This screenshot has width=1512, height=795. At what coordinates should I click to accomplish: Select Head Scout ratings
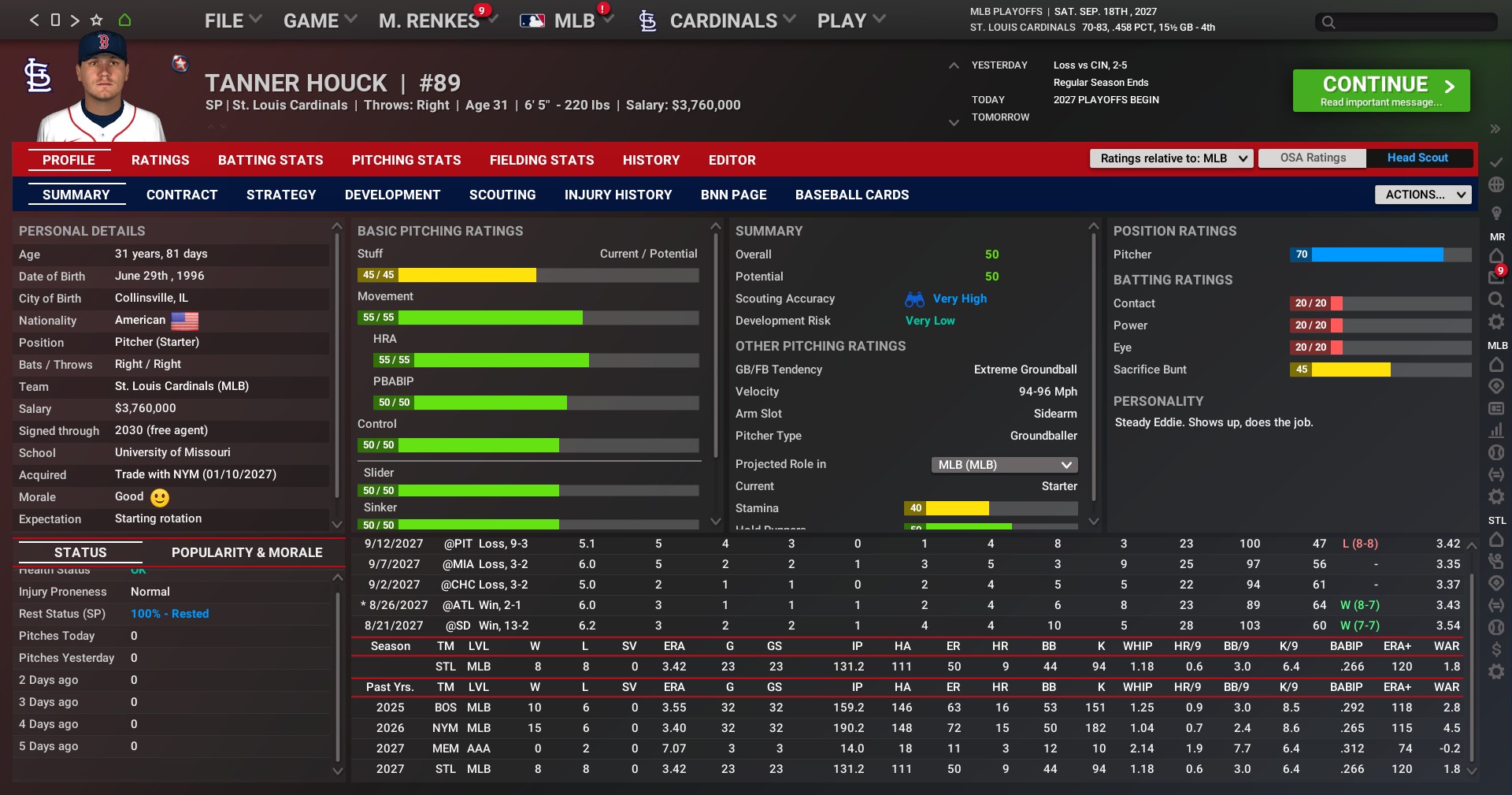click(1417, 158)
